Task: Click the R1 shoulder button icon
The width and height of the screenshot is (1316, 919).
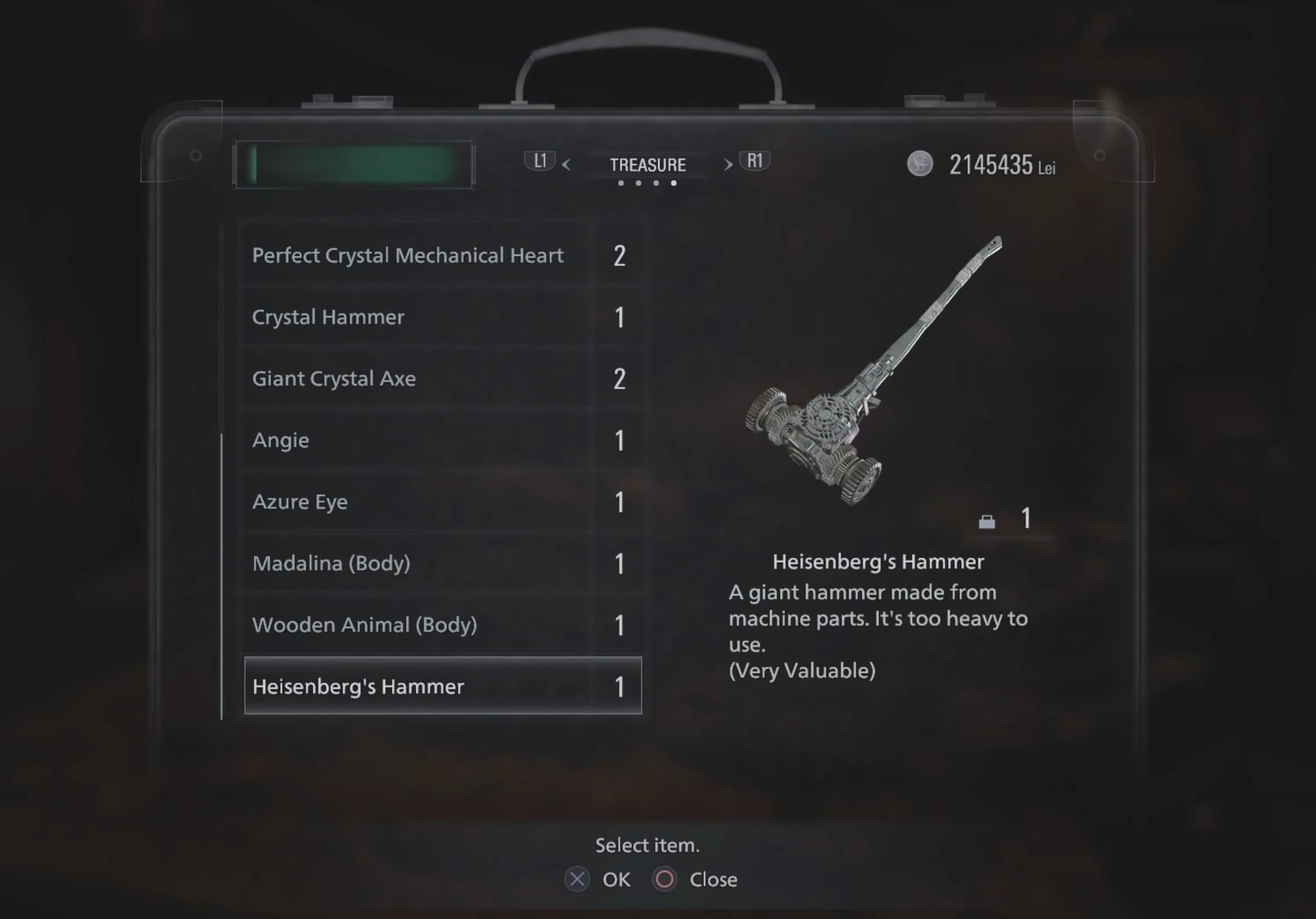Action: (x=755, y=161)
